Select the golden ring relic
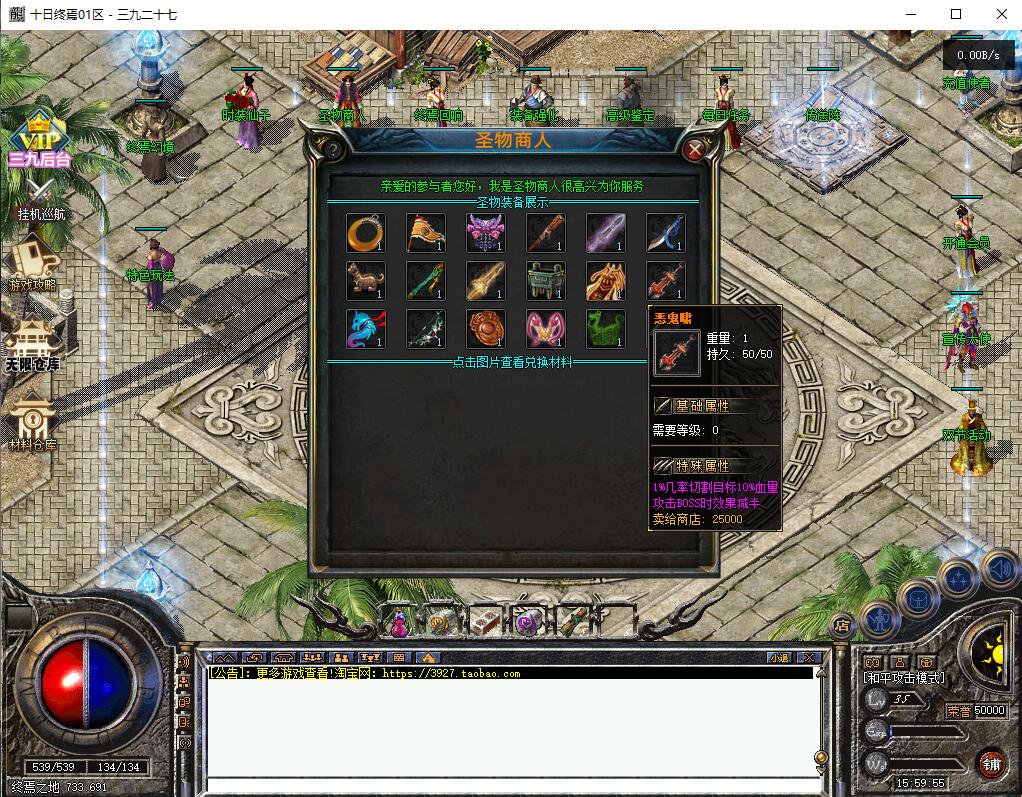The image size is (1022, 797). point(365,232)
